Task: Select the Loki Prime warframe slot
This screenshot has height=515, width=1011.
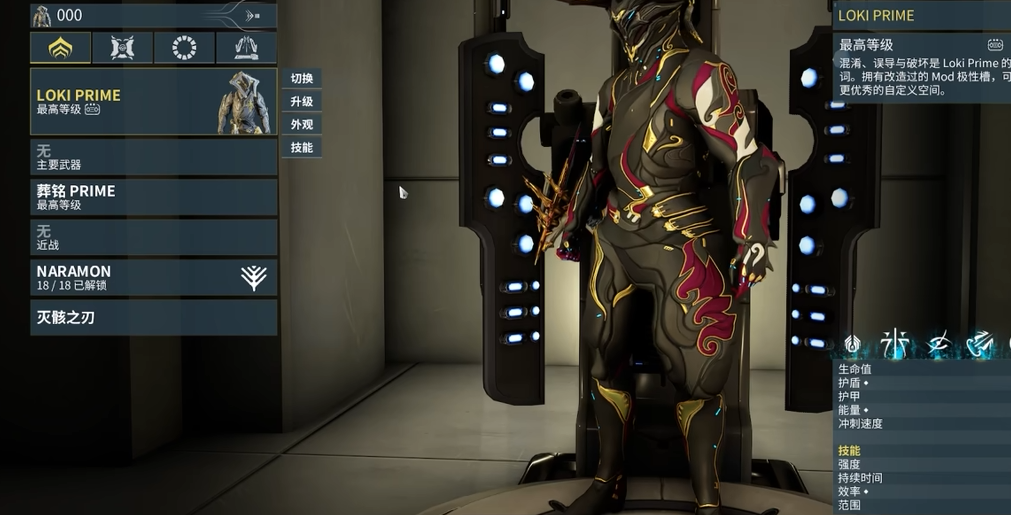Action: point(153,101)
